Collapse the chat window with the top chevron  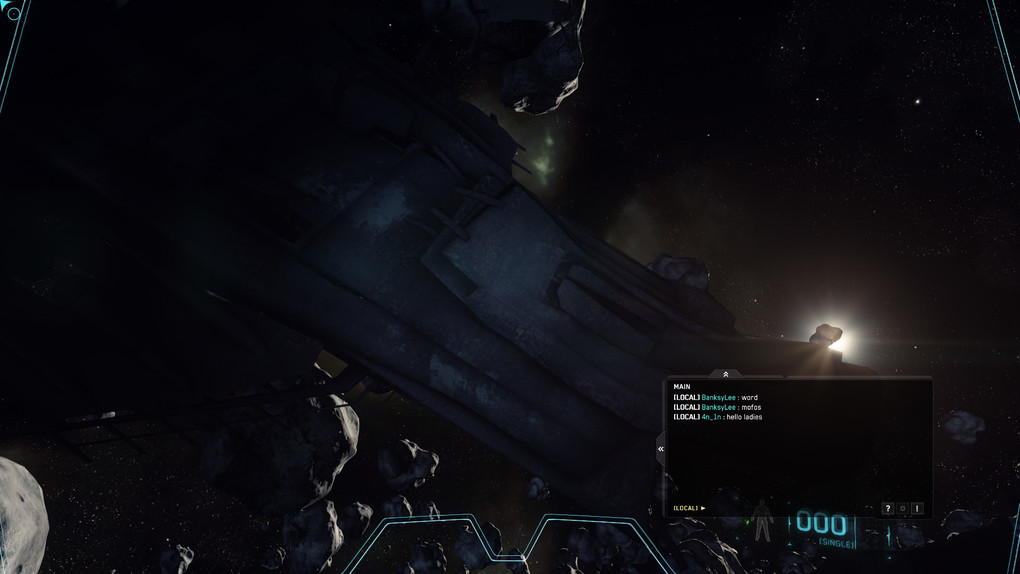pos(725,374)
